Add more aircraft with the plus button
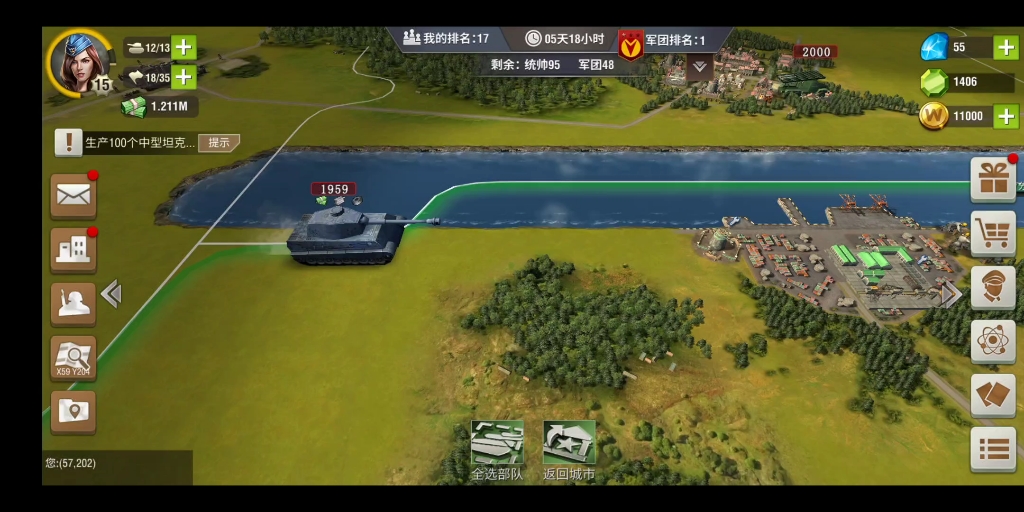This screenshot has width=1024, height=512. [x=184, y=77]
